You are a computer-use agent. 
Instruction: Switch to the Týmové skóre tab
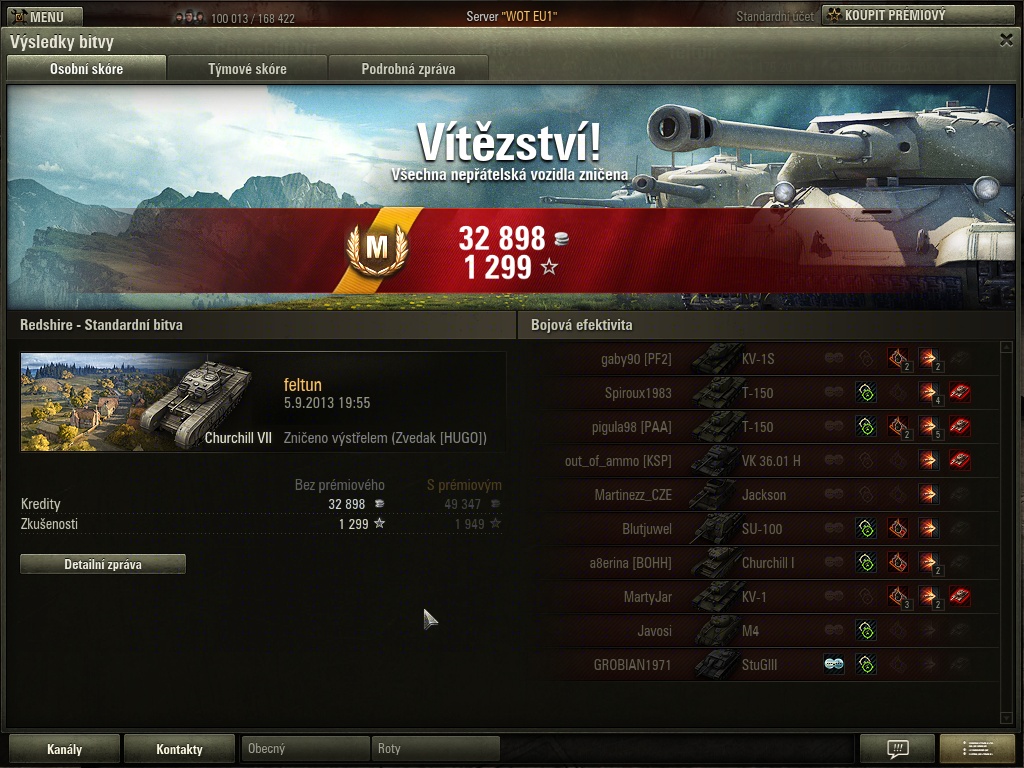point(247,69)
